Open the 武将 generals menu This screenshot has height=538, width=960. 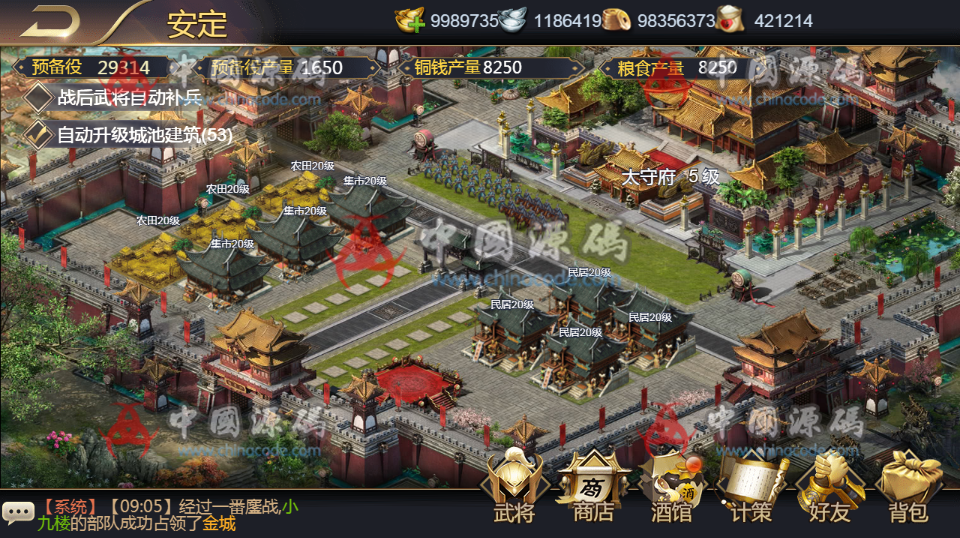514,488
